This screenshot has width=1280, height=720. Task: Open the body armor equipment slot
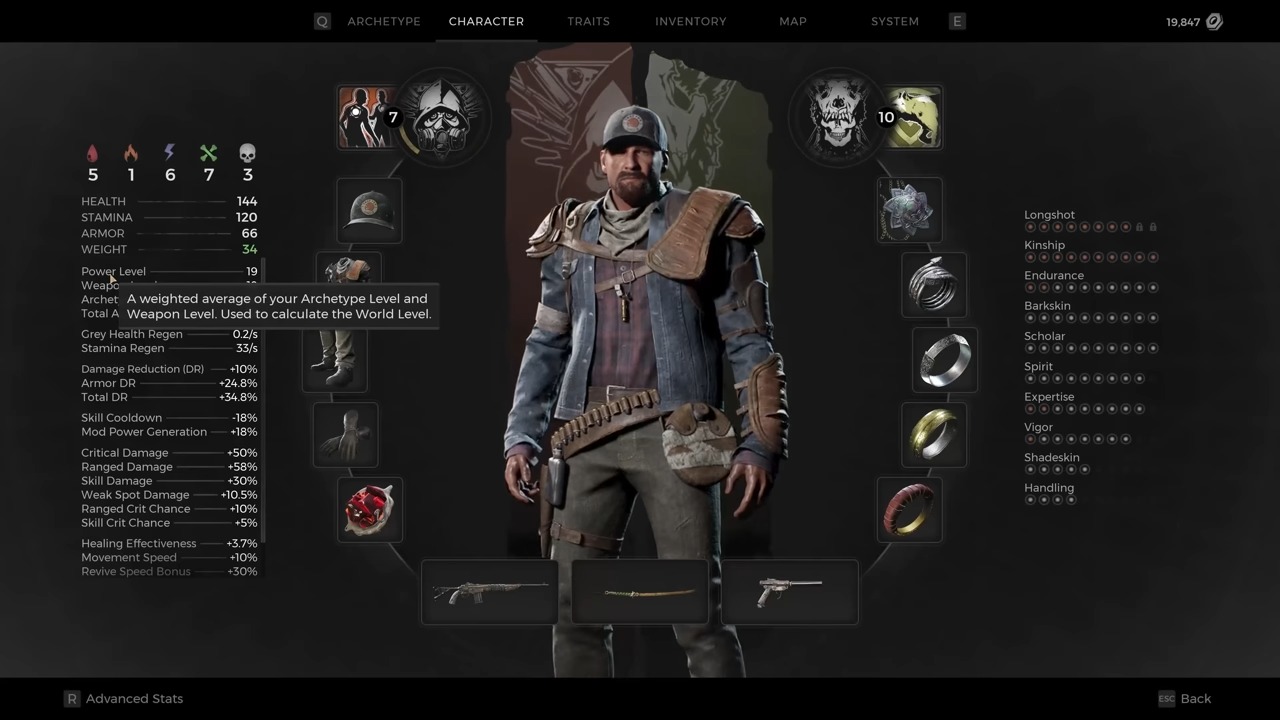tap(348, 270)
